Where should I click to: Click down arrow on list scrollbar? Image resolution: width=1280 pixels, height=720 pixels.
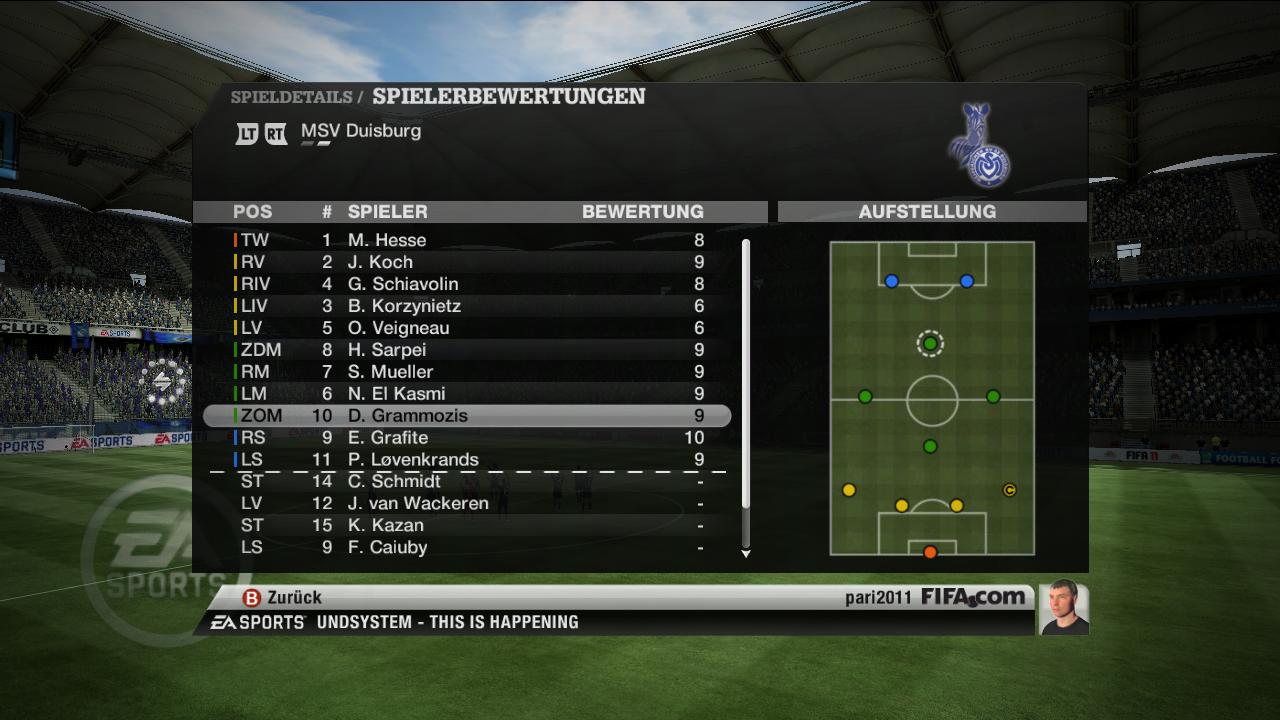[745, 553]
